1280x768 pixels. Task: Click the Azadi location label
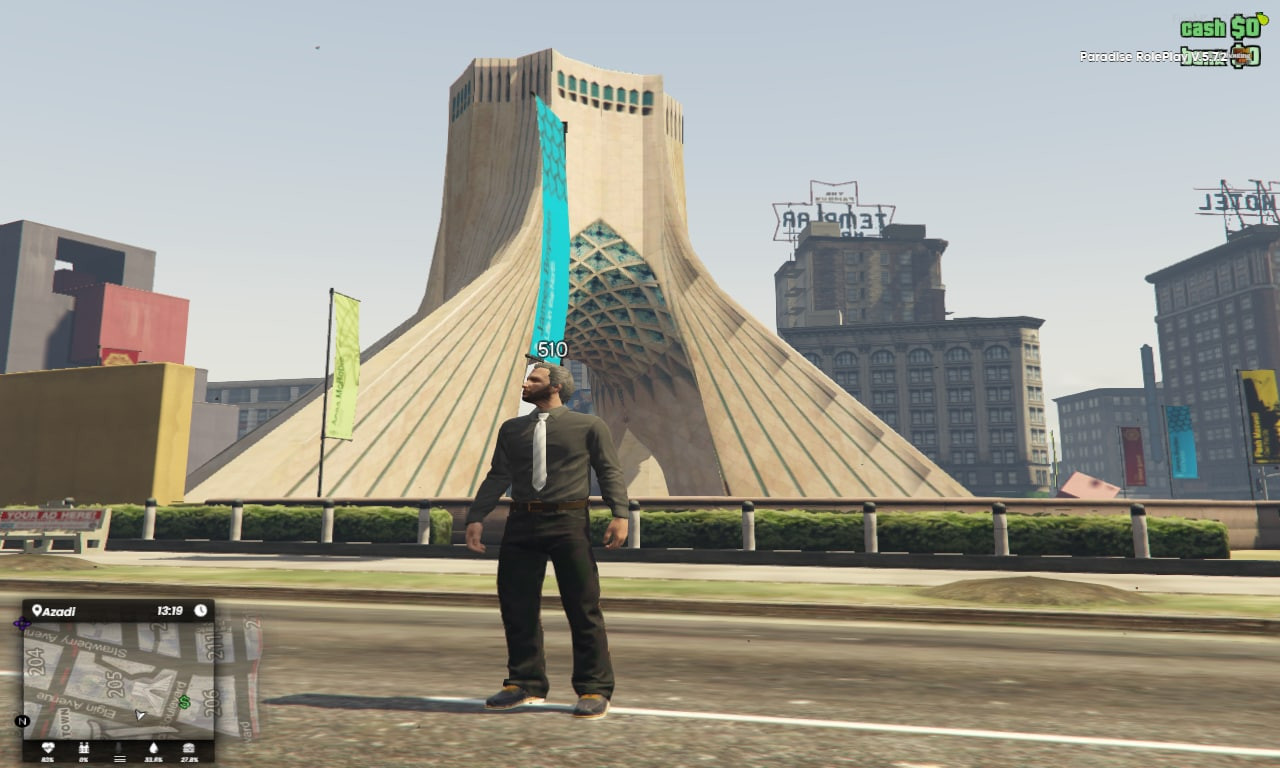coord(58,610)
